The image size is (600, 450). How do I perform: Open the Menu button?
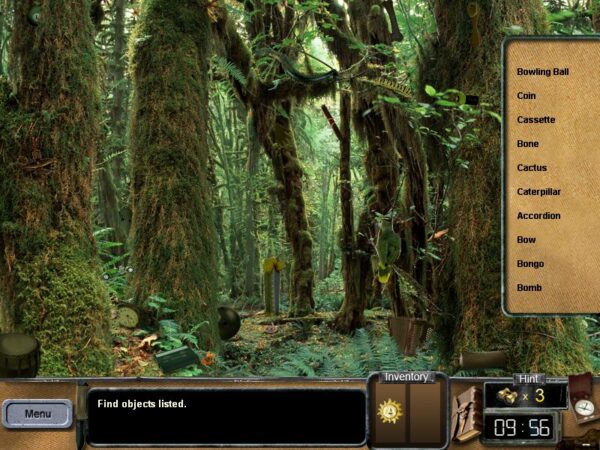pos(38,413)
